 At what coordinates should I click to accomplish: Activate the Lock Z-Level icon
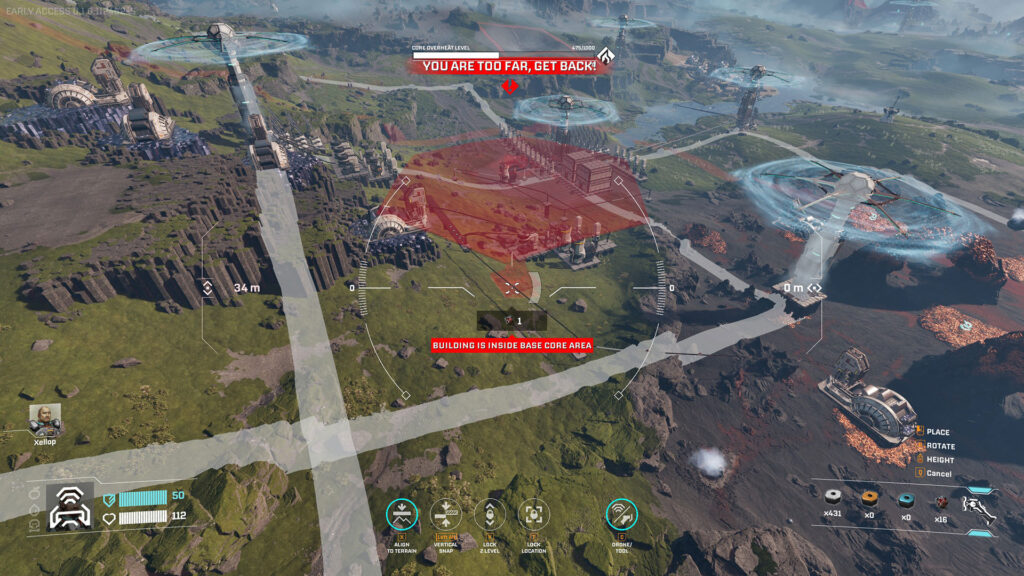click(490, 514)
